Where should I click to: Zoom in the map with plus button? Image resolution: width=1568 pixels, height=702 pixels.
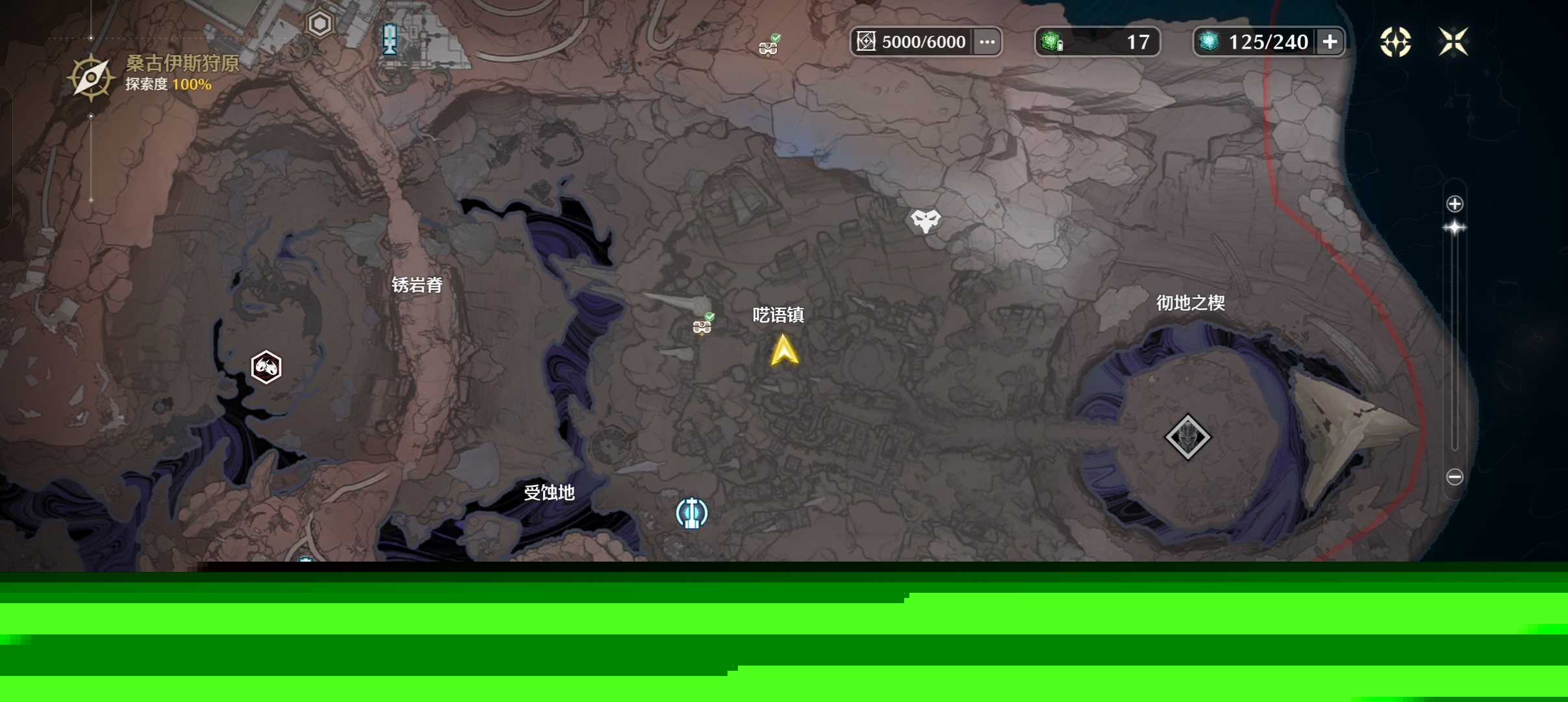coord(1454,204)
